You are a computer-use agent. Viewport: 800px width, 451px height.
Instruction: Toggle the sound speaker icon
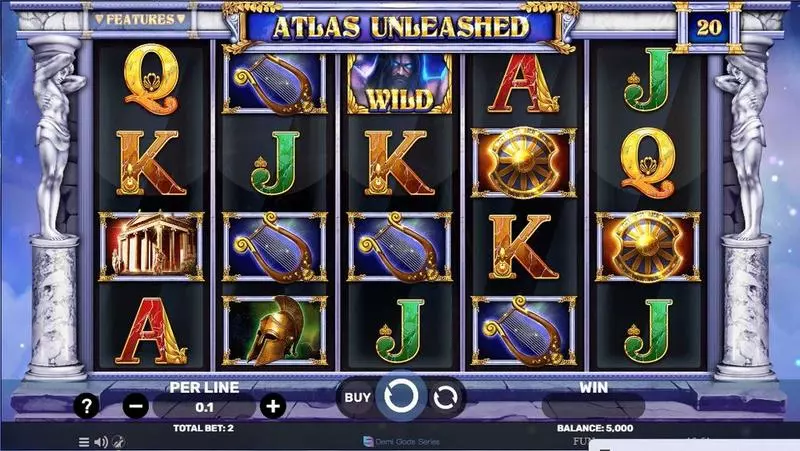tap(100, 441)
